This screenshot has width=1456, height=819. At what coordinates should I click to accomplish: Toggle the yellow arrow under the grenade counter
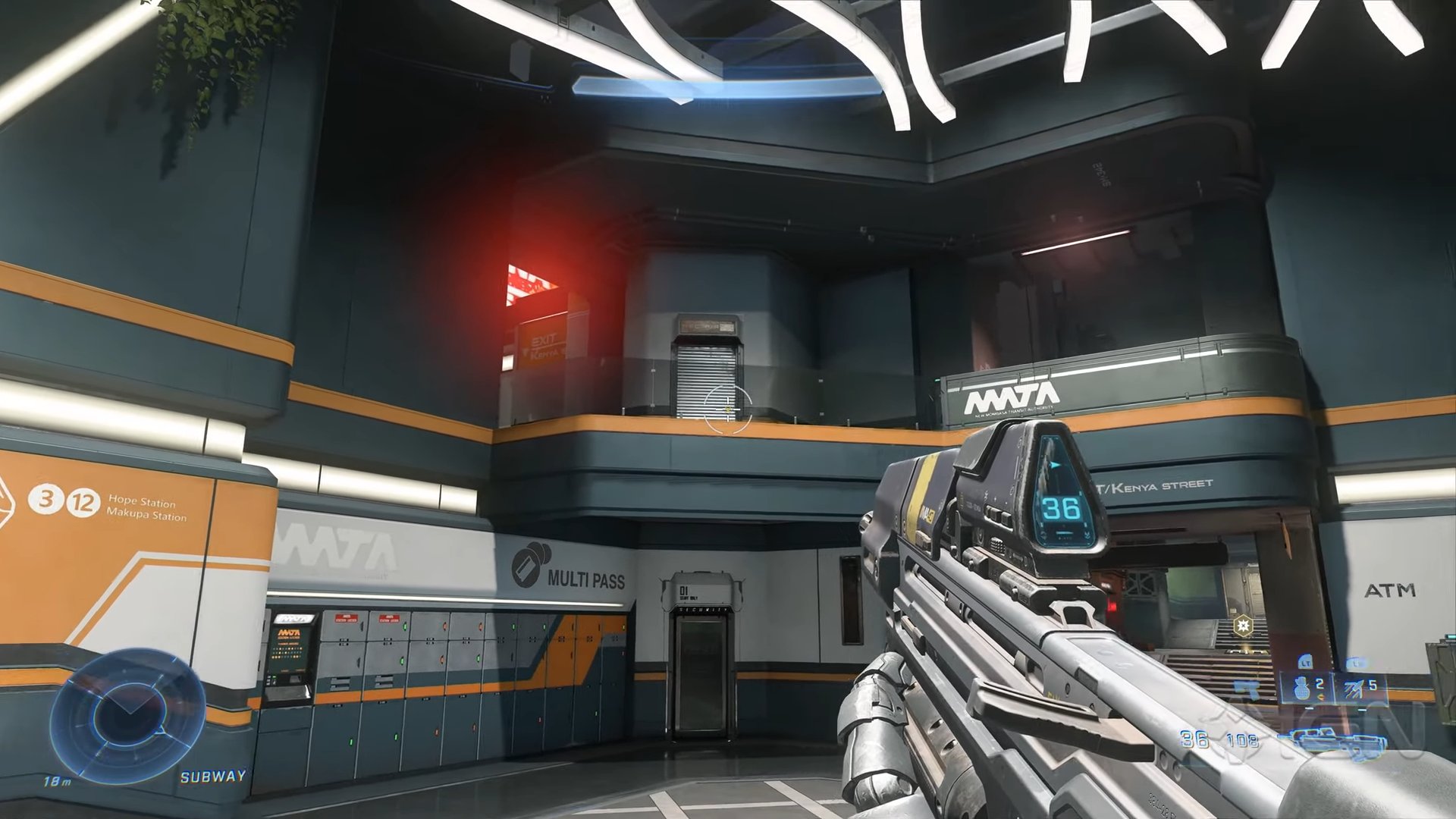1321,697
